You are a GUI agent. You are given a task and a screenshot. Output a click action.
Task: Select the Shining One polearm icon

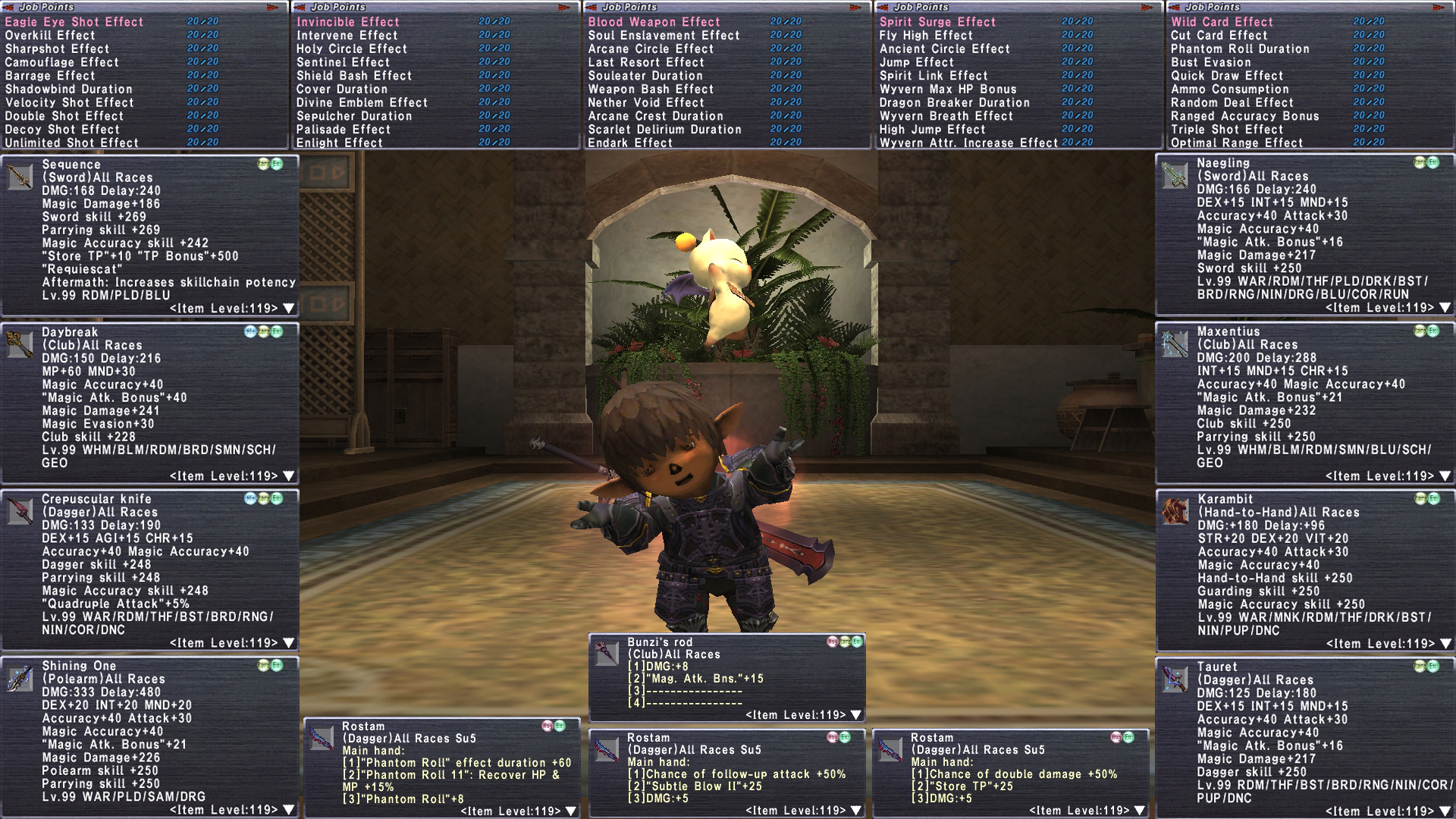(20, 678)
